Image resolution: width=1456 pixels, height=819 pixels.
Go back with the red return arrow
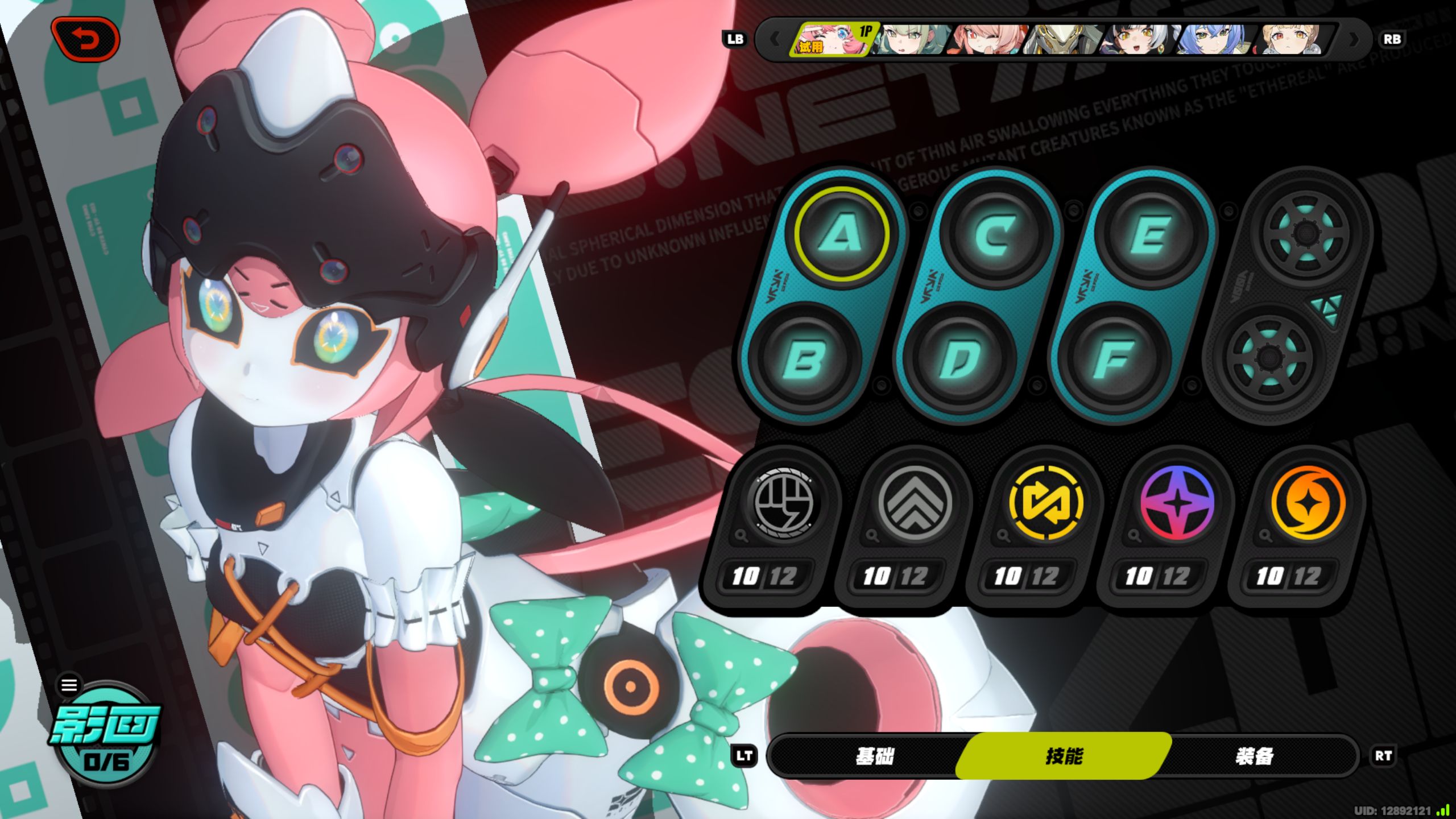[x=85, y=39]
